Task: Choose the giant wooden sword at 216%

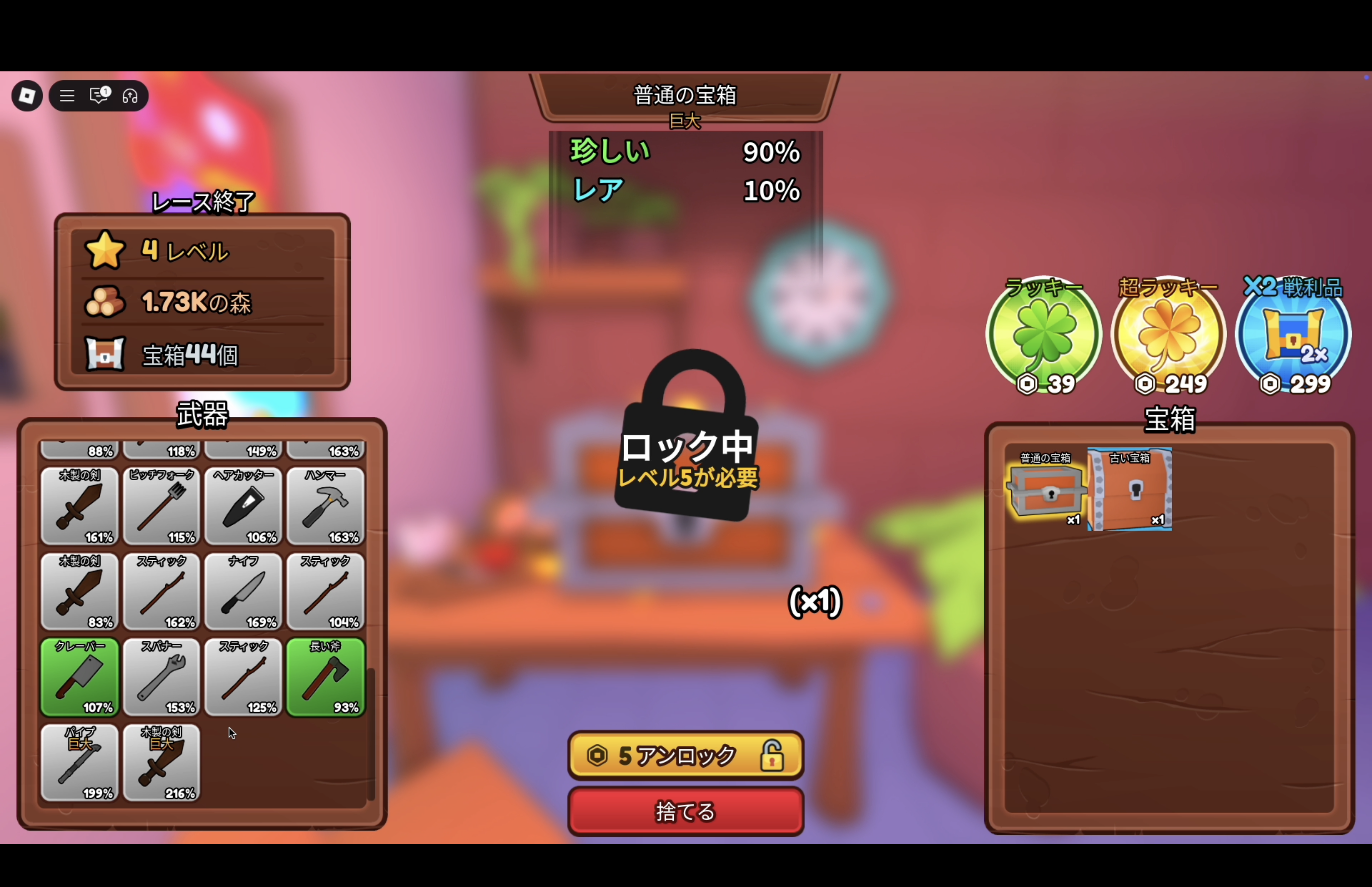Action: click(161, 763)
